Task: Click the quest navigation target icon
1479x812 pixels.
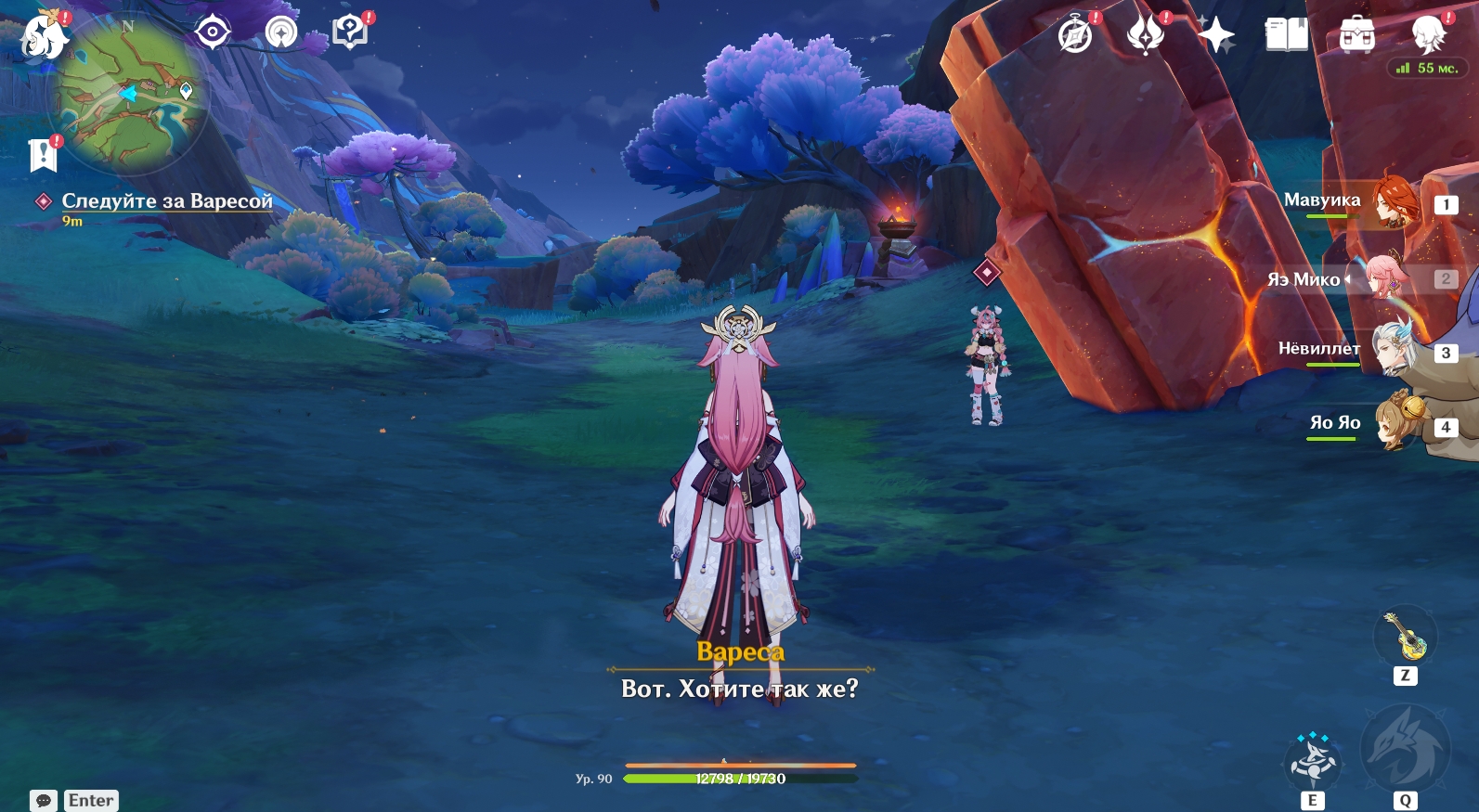Action: point(213,33)
